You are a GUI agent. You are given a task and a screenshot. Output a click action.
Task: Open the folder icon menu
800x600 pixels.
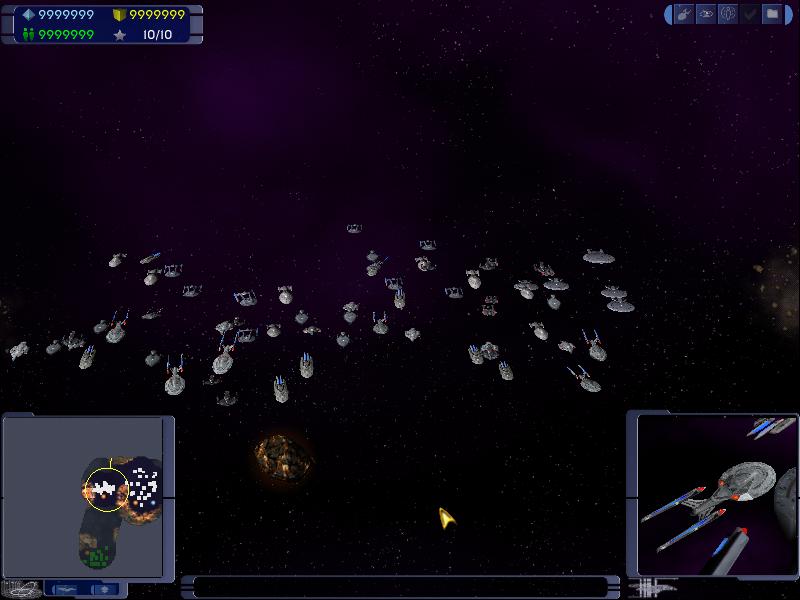772,14
